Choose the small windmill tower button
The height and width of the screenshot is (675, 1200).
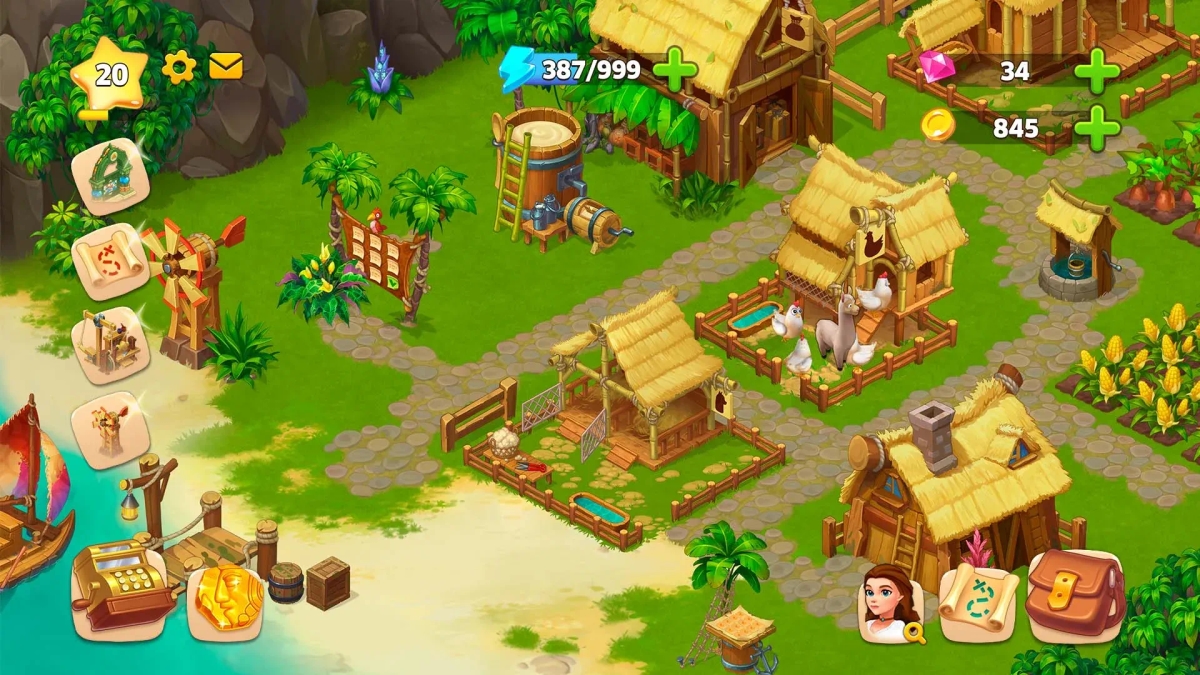(x=110, y=430)
